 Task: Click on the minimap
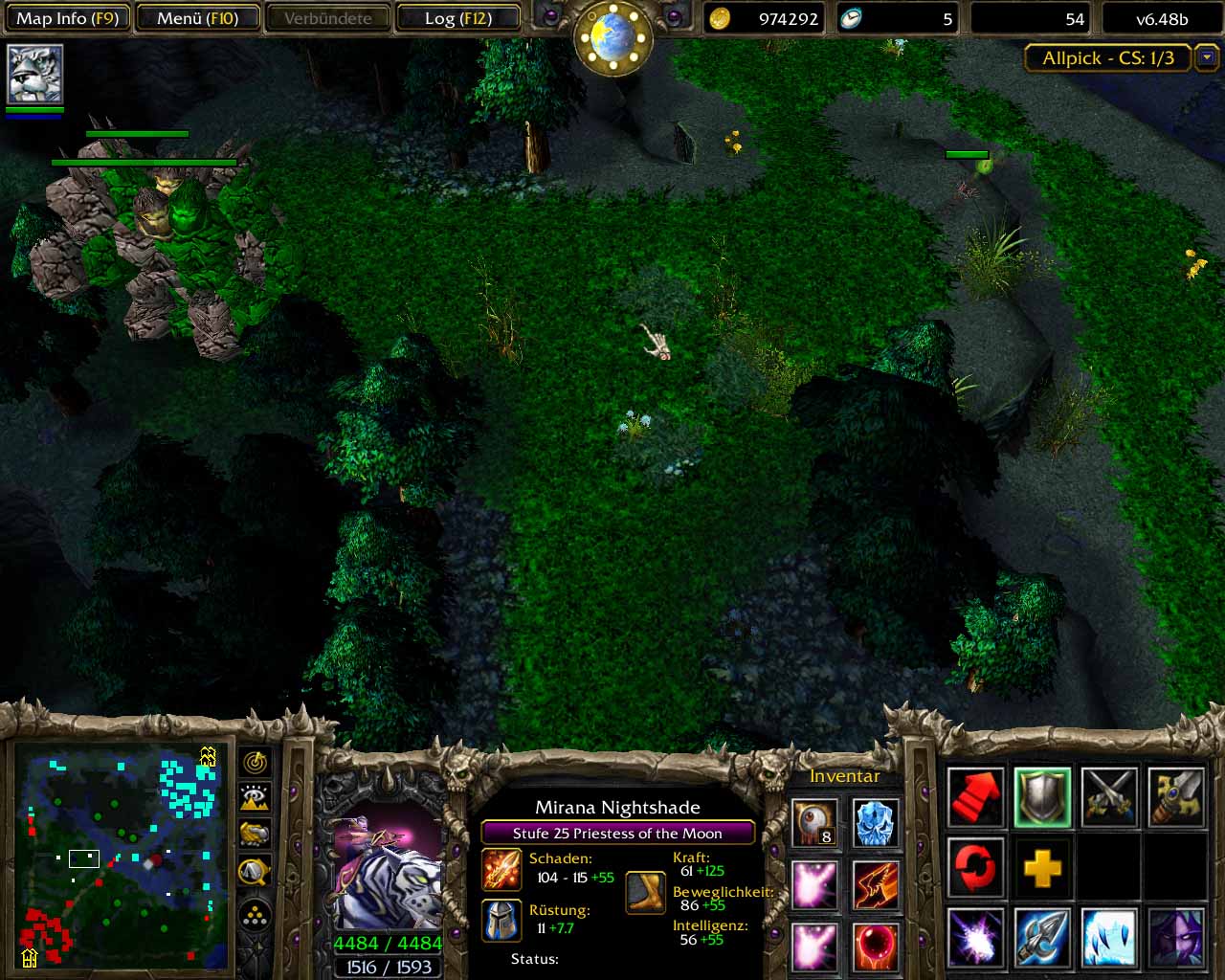click(121, 856)
